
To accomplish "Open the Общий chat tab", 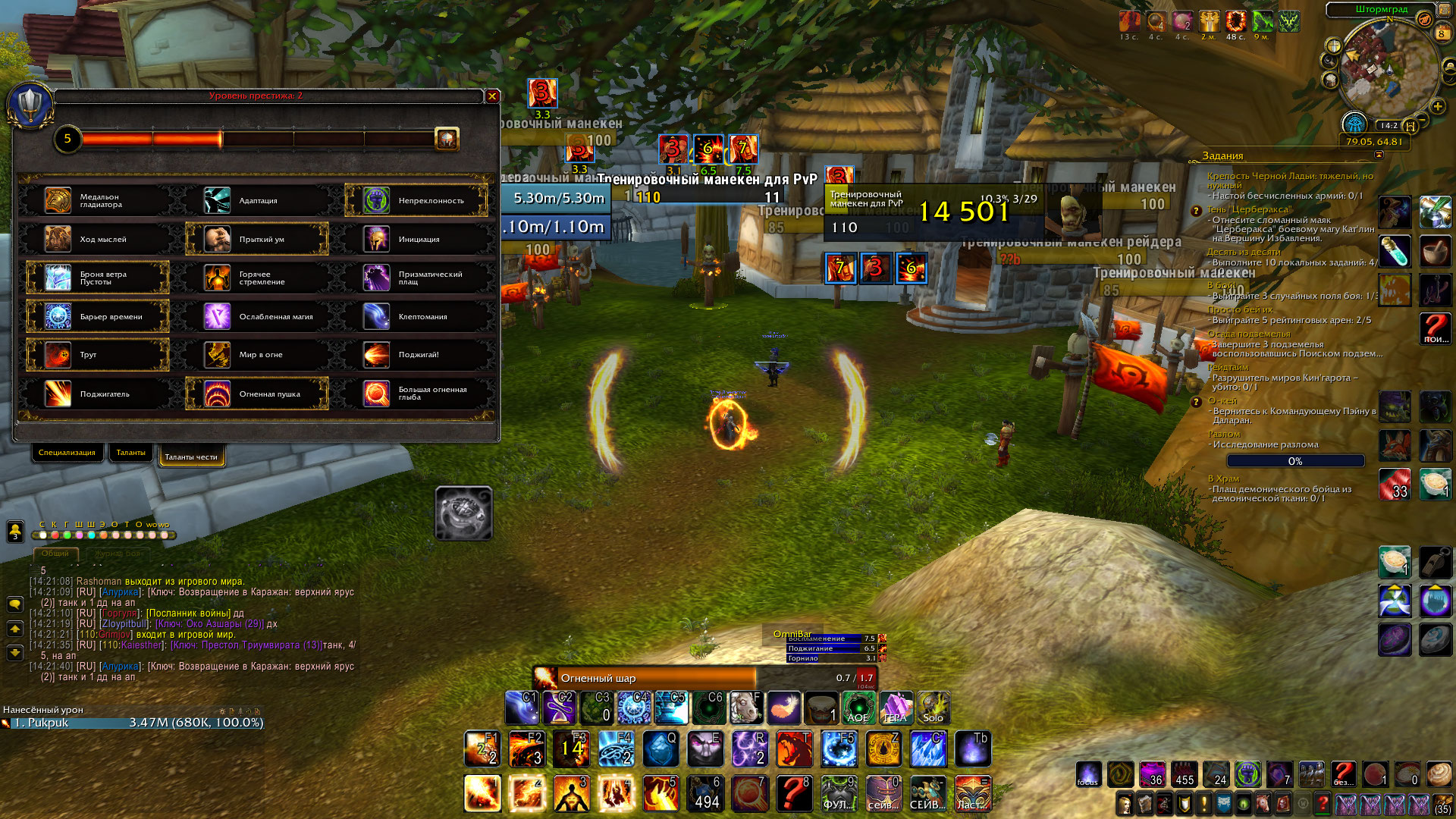I will click(55, 554).
